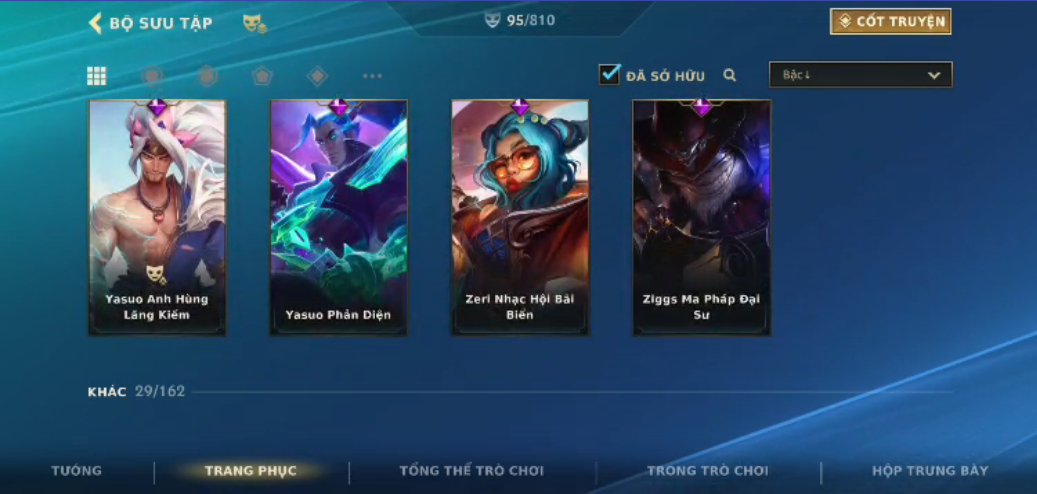Toggle the Đã Sở Hữu checkbox

tap(609, 75)
